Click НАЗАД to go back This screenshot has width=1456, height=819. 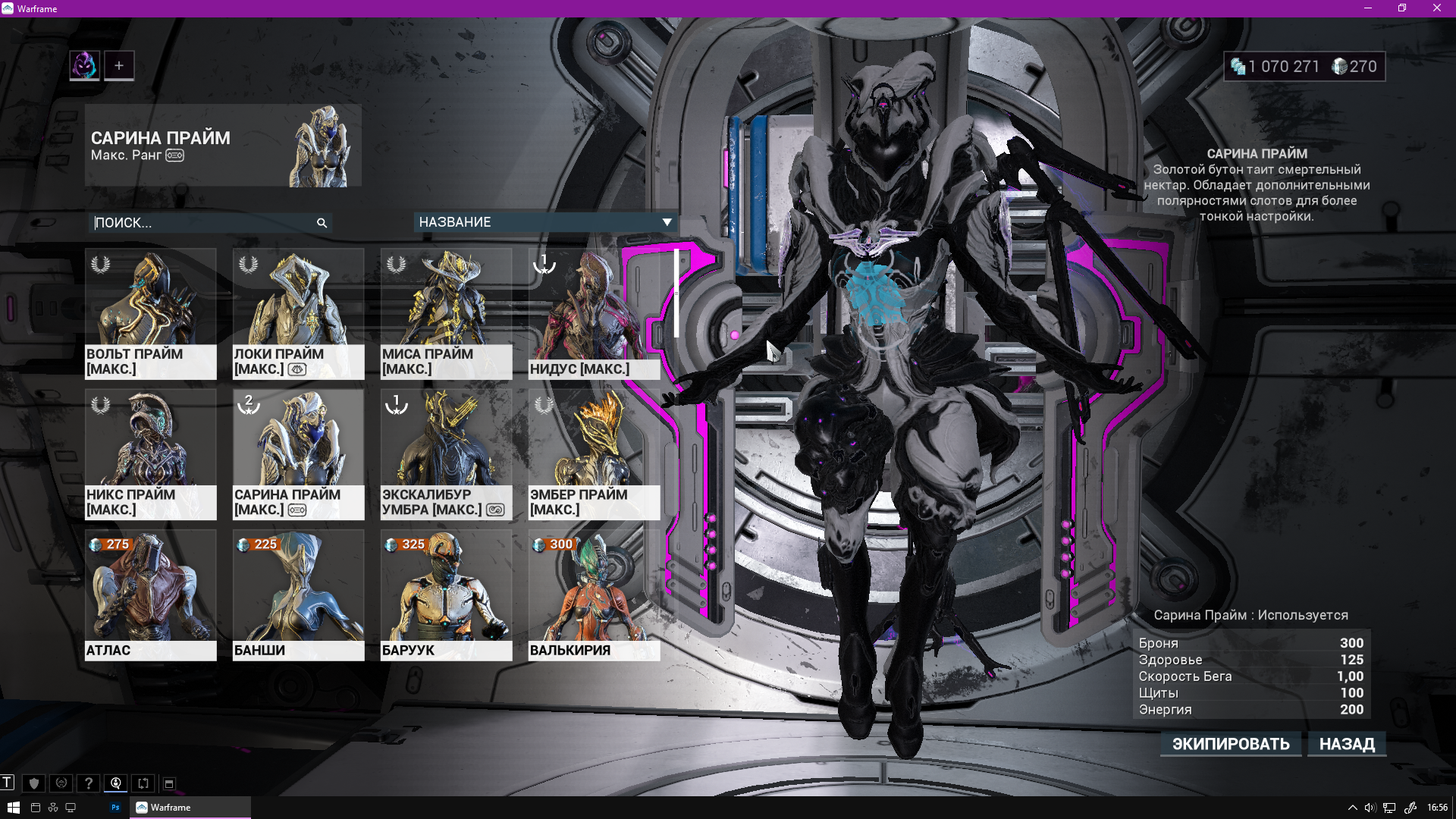coord(1347,744)
